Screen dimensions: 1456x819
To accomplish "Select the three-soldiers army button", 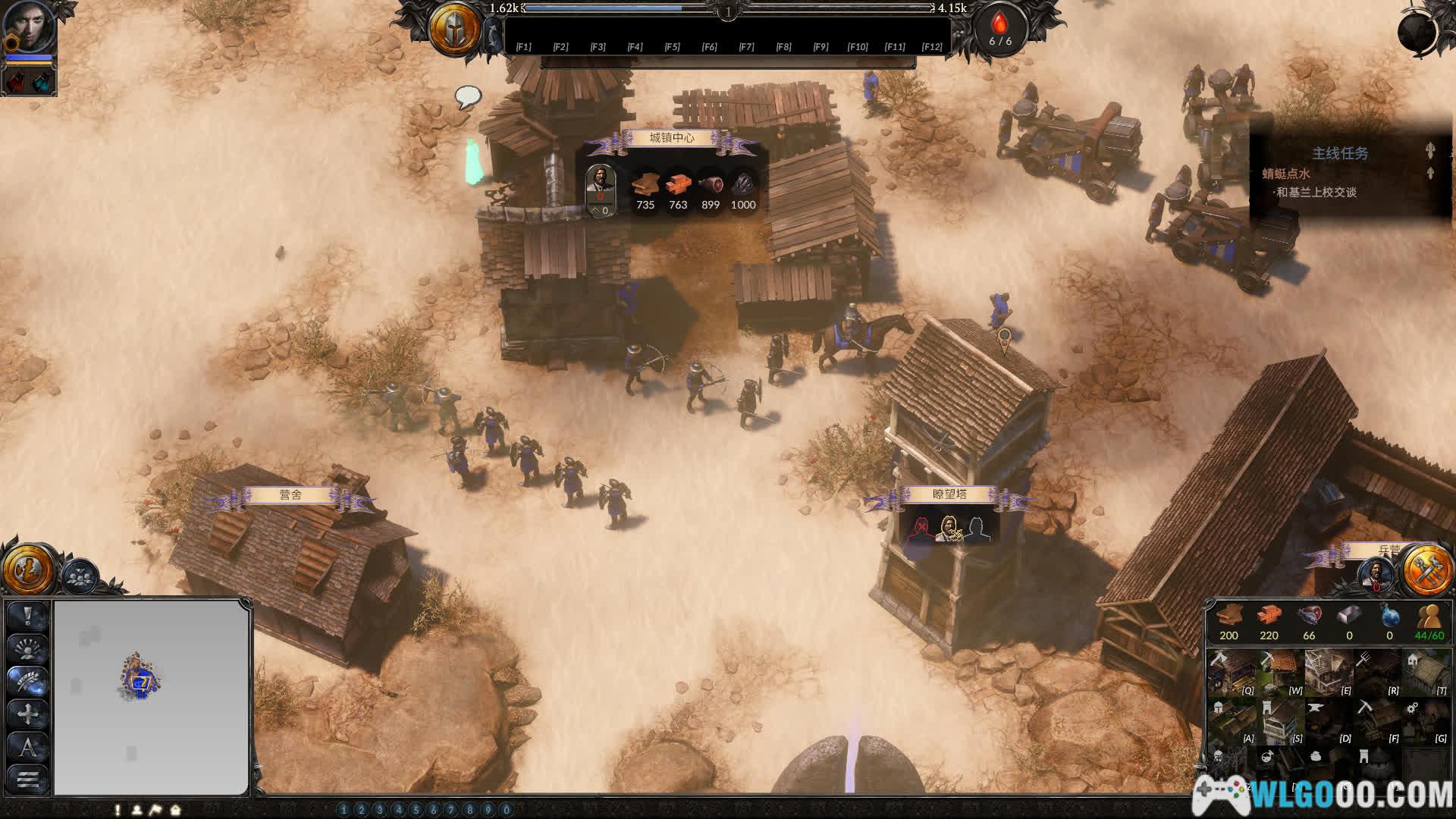I will tap(79, 576).
